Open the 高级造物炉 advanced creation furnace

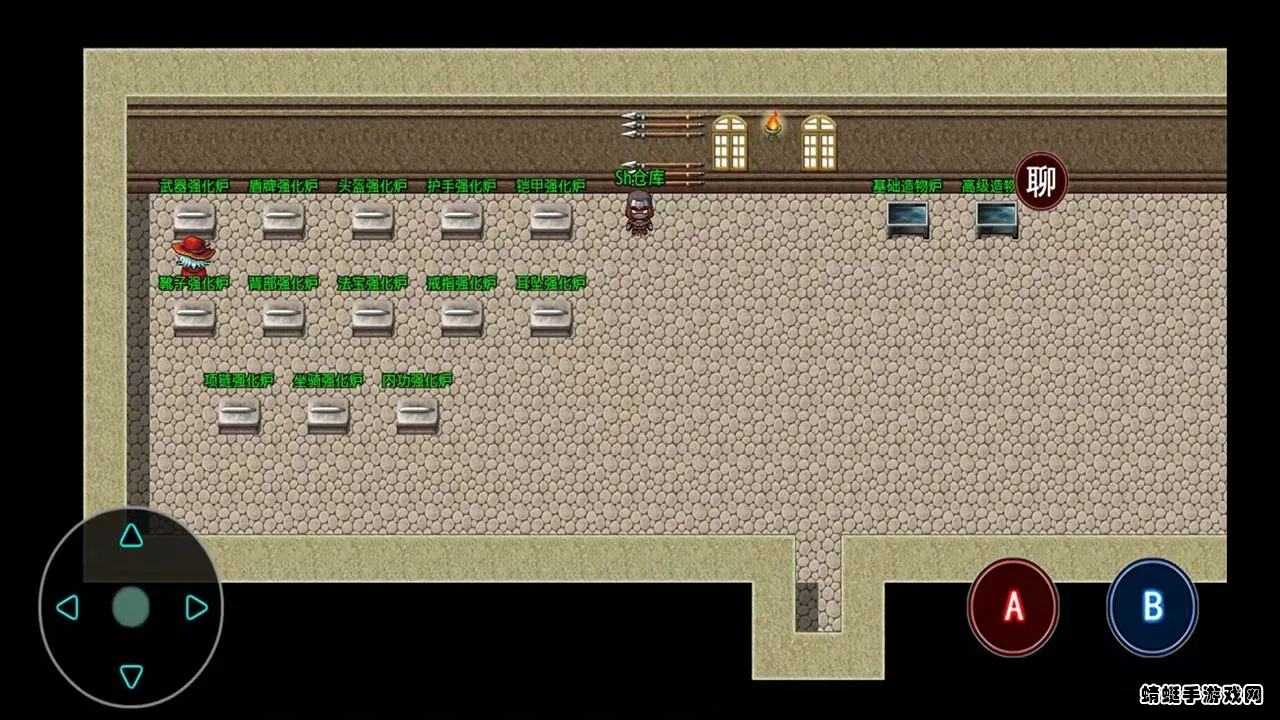tap(992, 218)
